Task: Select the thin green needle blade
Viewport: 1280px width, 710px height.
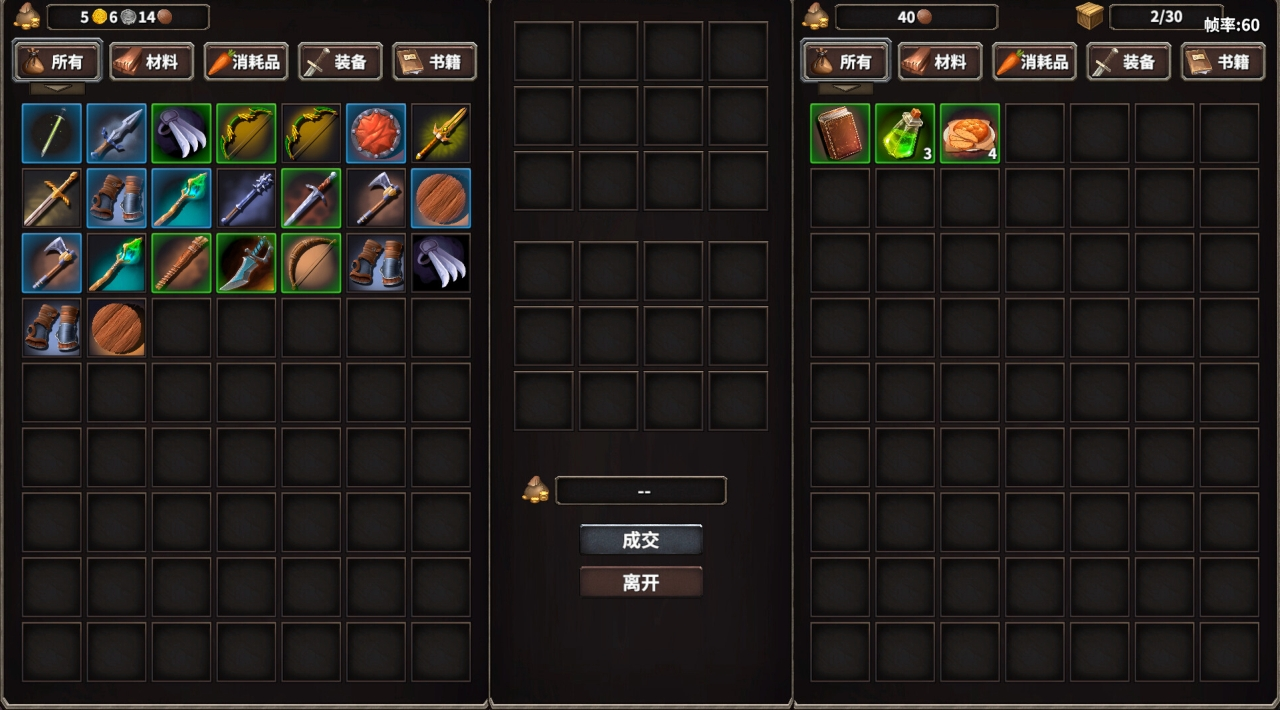Action: pos(51,133)
